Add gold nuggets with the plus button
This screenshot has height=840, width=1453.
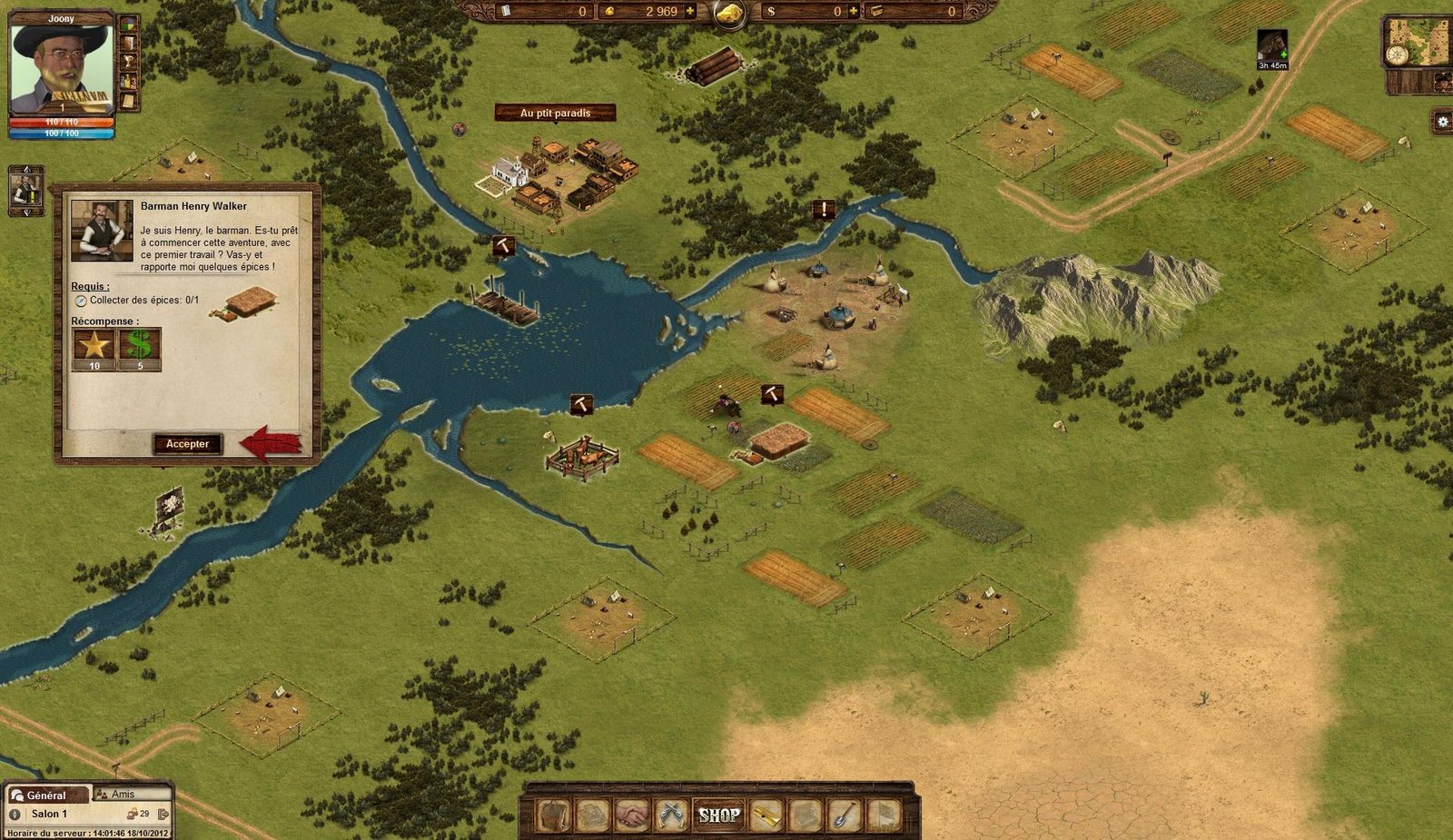pos(690,12)
